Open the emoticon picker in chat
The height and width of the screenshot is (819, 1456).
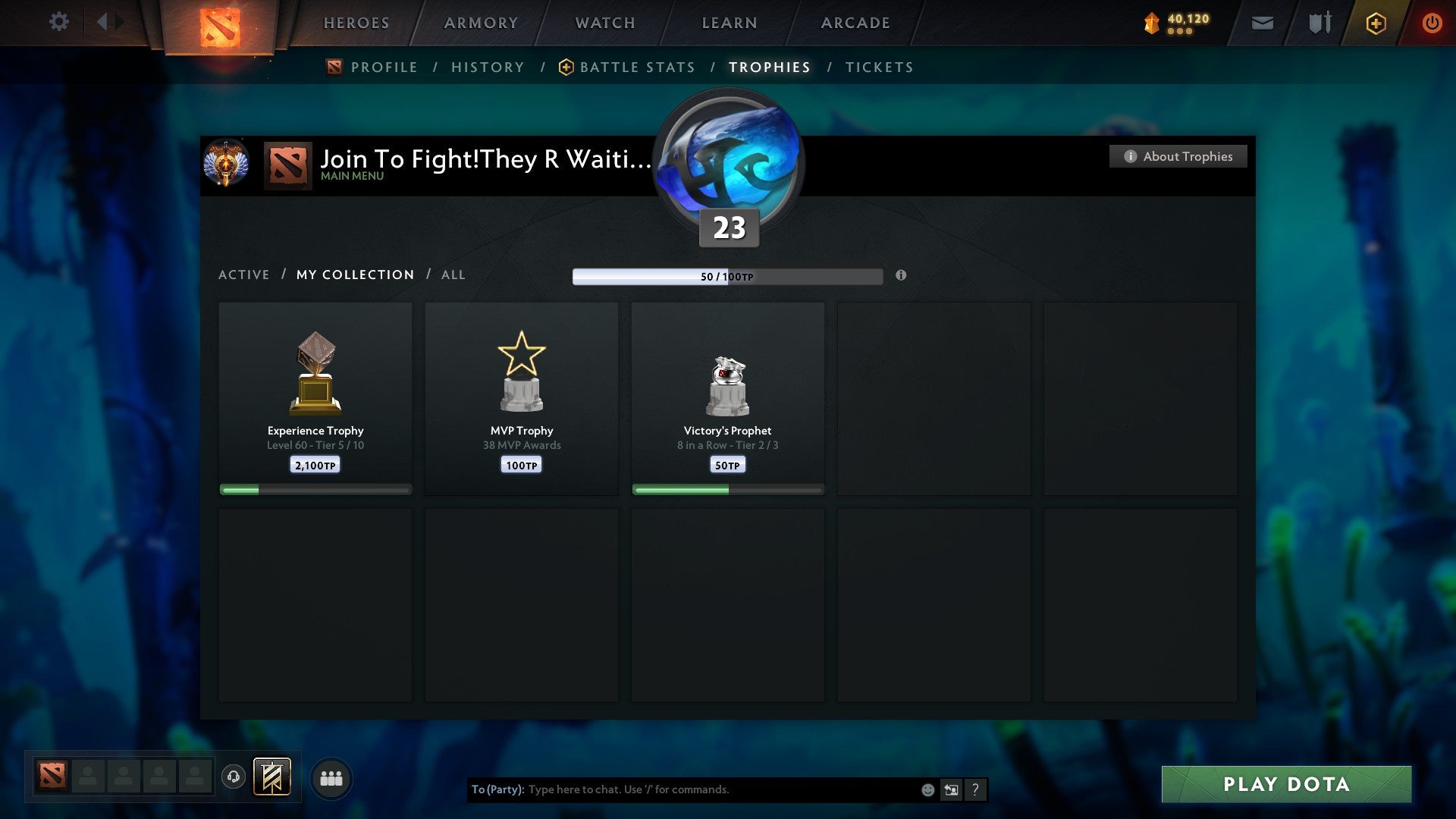click(927, 789)
